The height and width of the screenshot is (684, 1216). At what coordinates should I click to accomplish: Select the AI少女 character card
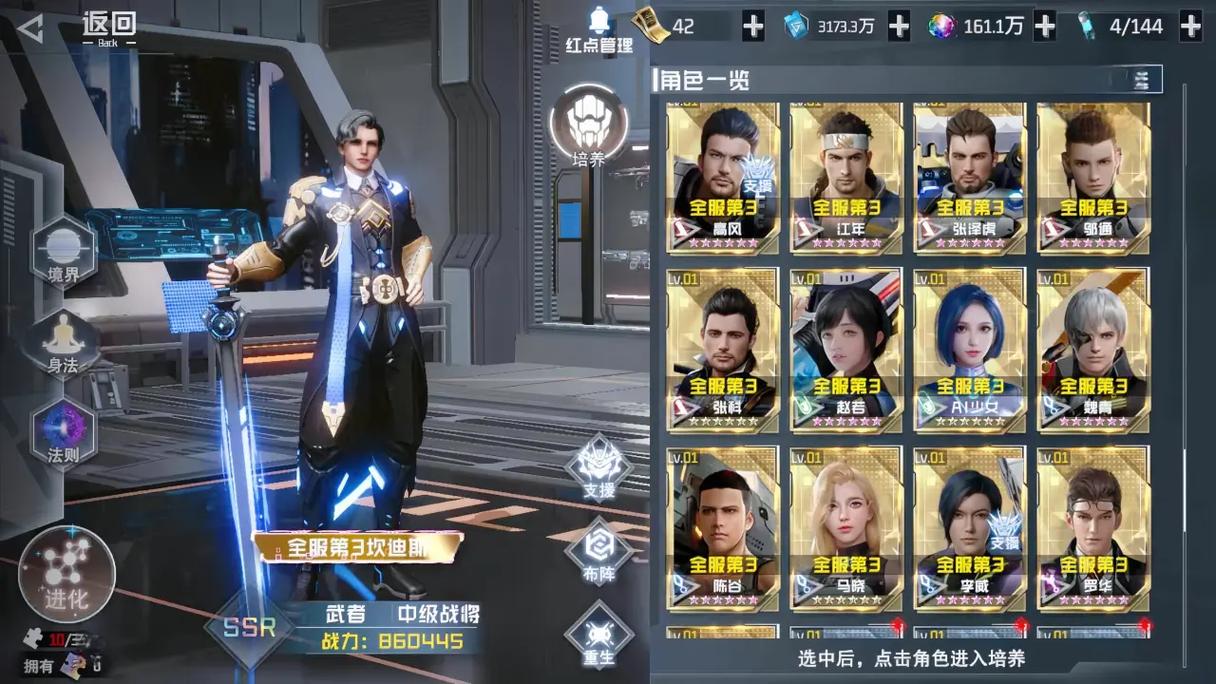(969, 349)
